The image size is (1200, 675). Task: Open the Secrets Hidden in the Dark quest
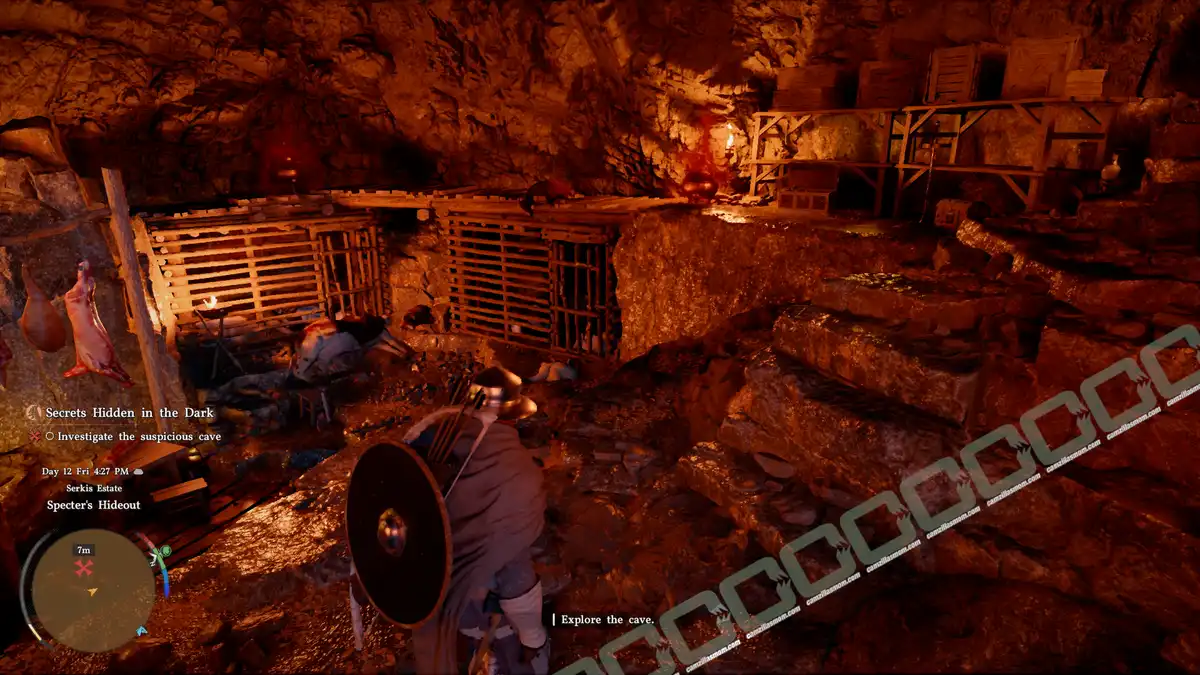click(x=129, y=413)
